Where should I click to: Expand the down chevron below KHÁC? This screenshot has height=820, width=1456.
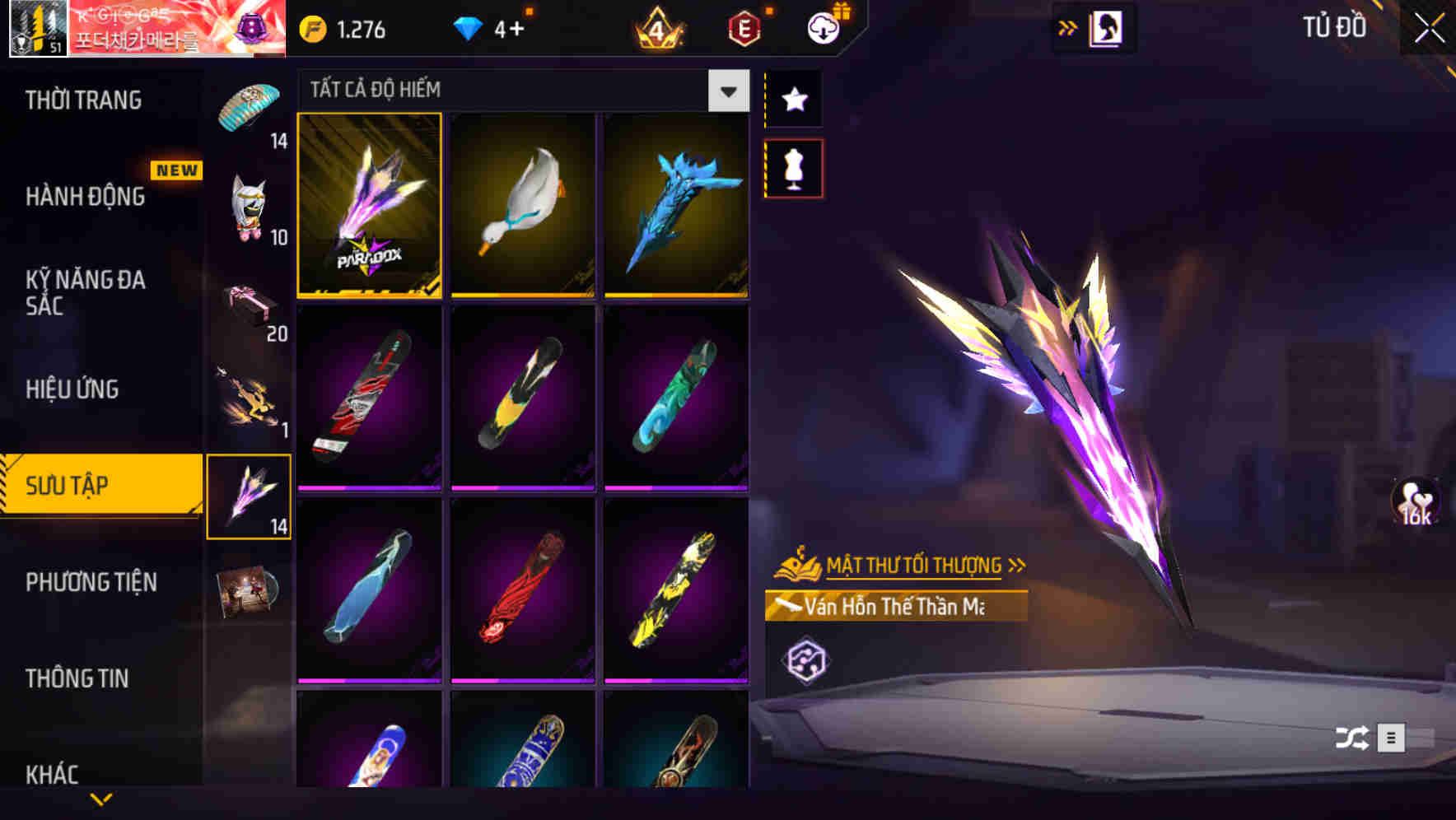[101, 798]
